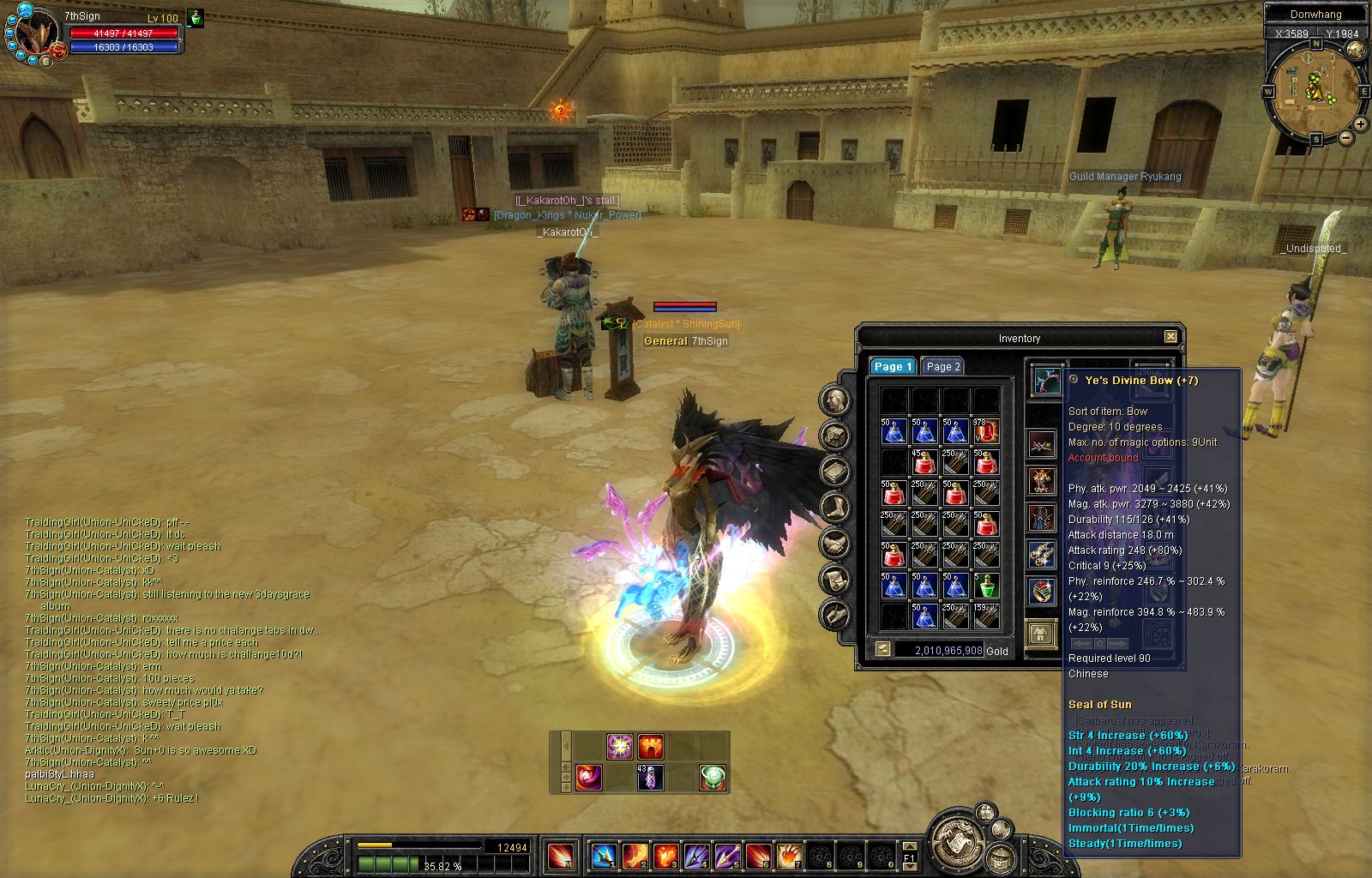Activate the skill in hotbar slot 1
Image resolution: width=1372 pixels, height=878 pixels.
604,856
